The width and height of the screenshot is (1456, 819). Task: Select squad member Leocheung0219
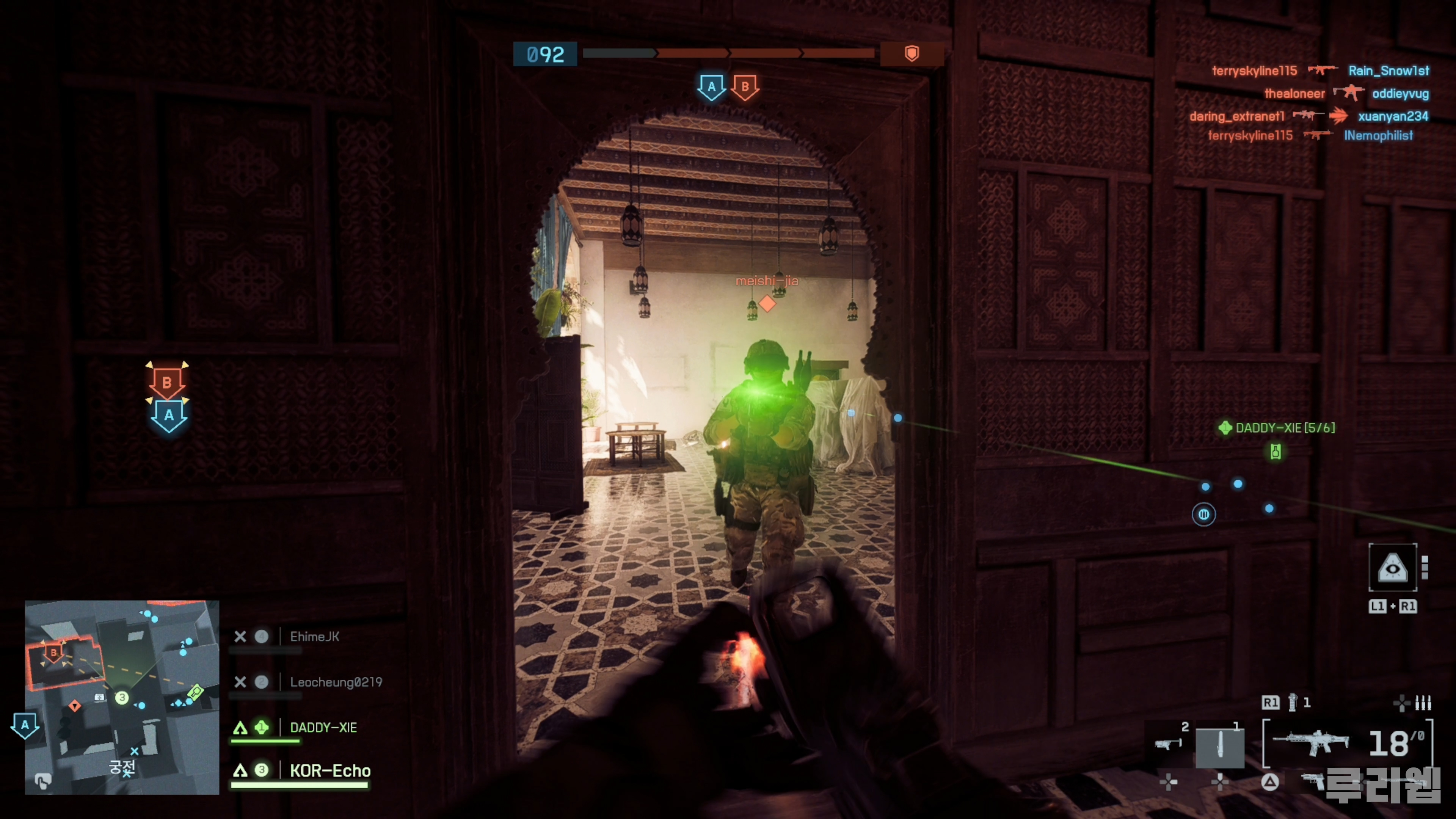tap(336, 682)
